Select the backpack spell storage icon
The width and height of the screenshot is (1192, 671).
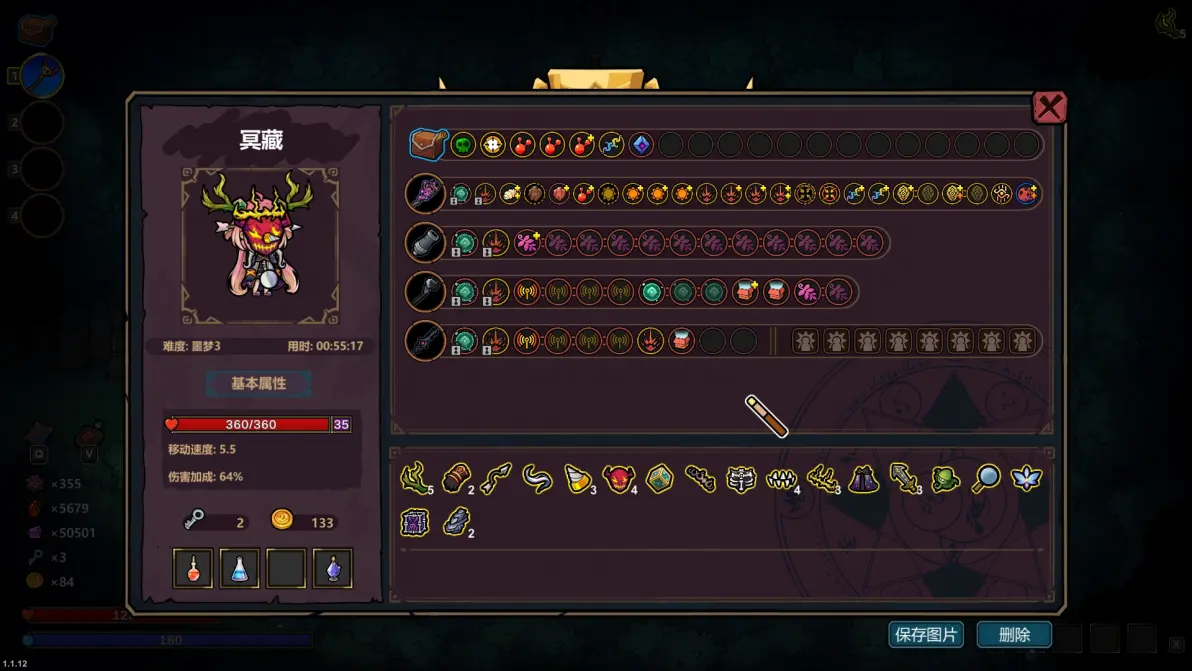(427, 144)
